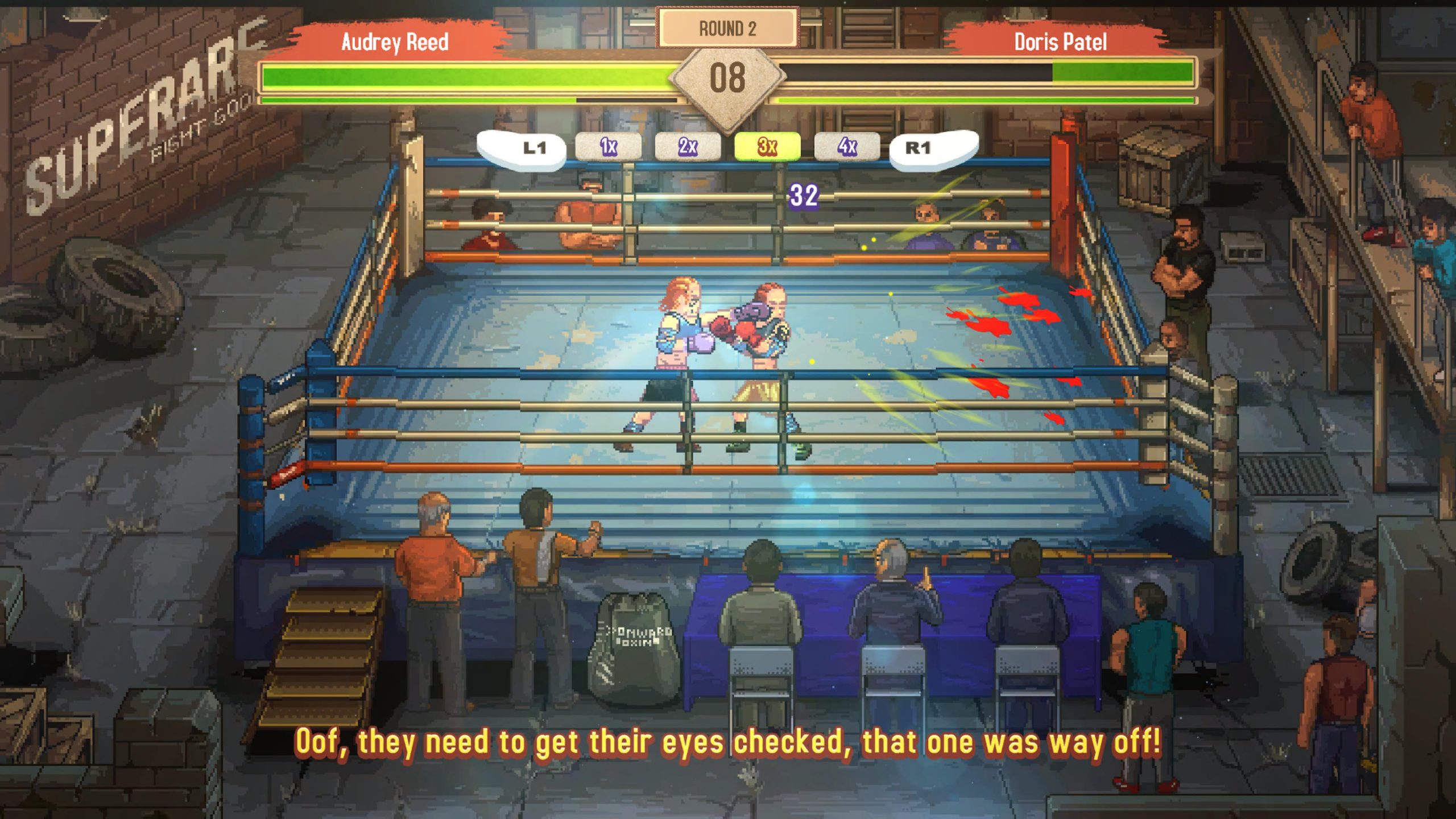
Task: Choose the 2x speed option
Action: click(x=688, y=147)
